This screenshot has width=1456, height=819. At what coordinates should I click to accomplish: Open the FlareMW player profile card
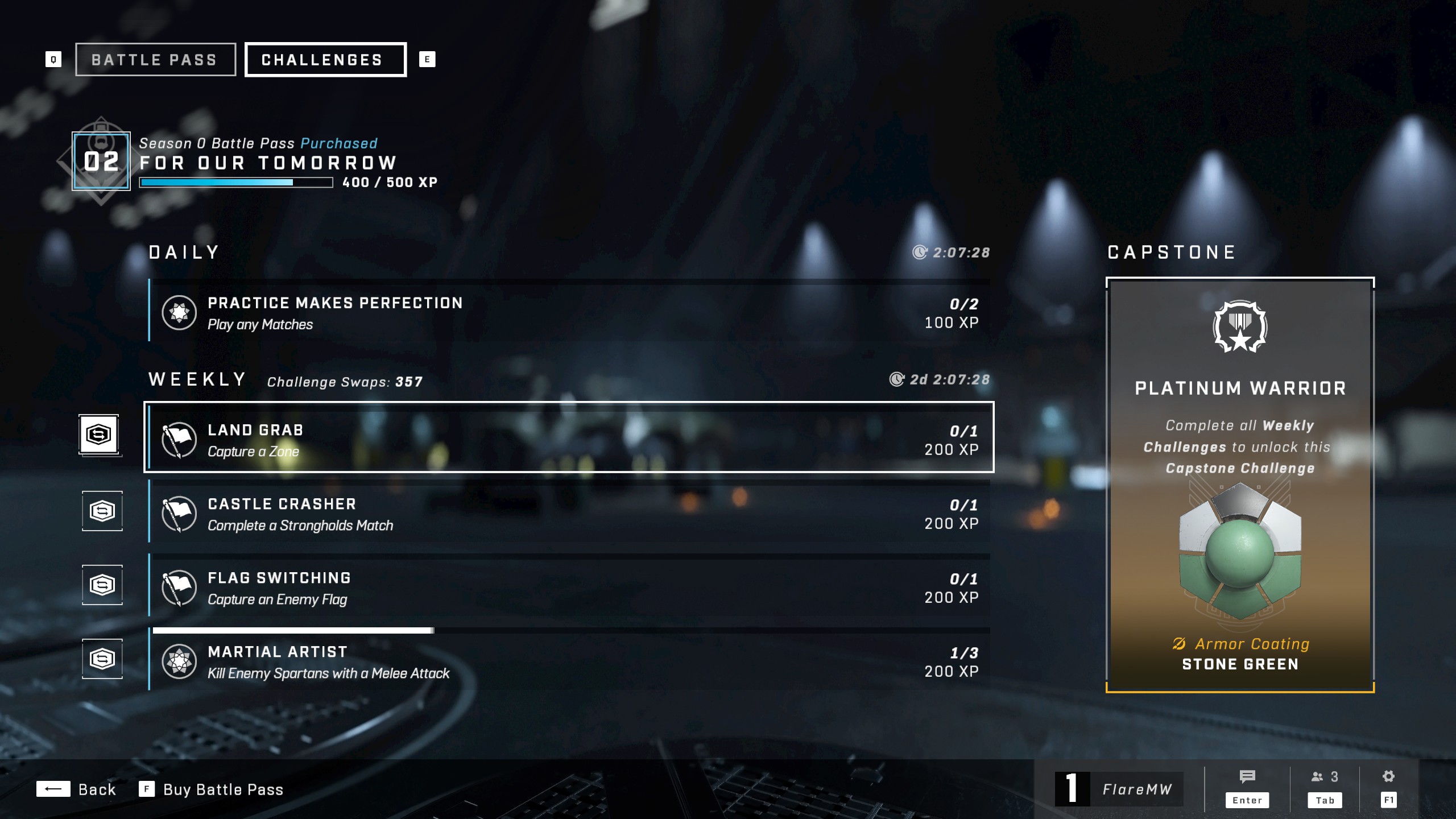[1119, 789]
